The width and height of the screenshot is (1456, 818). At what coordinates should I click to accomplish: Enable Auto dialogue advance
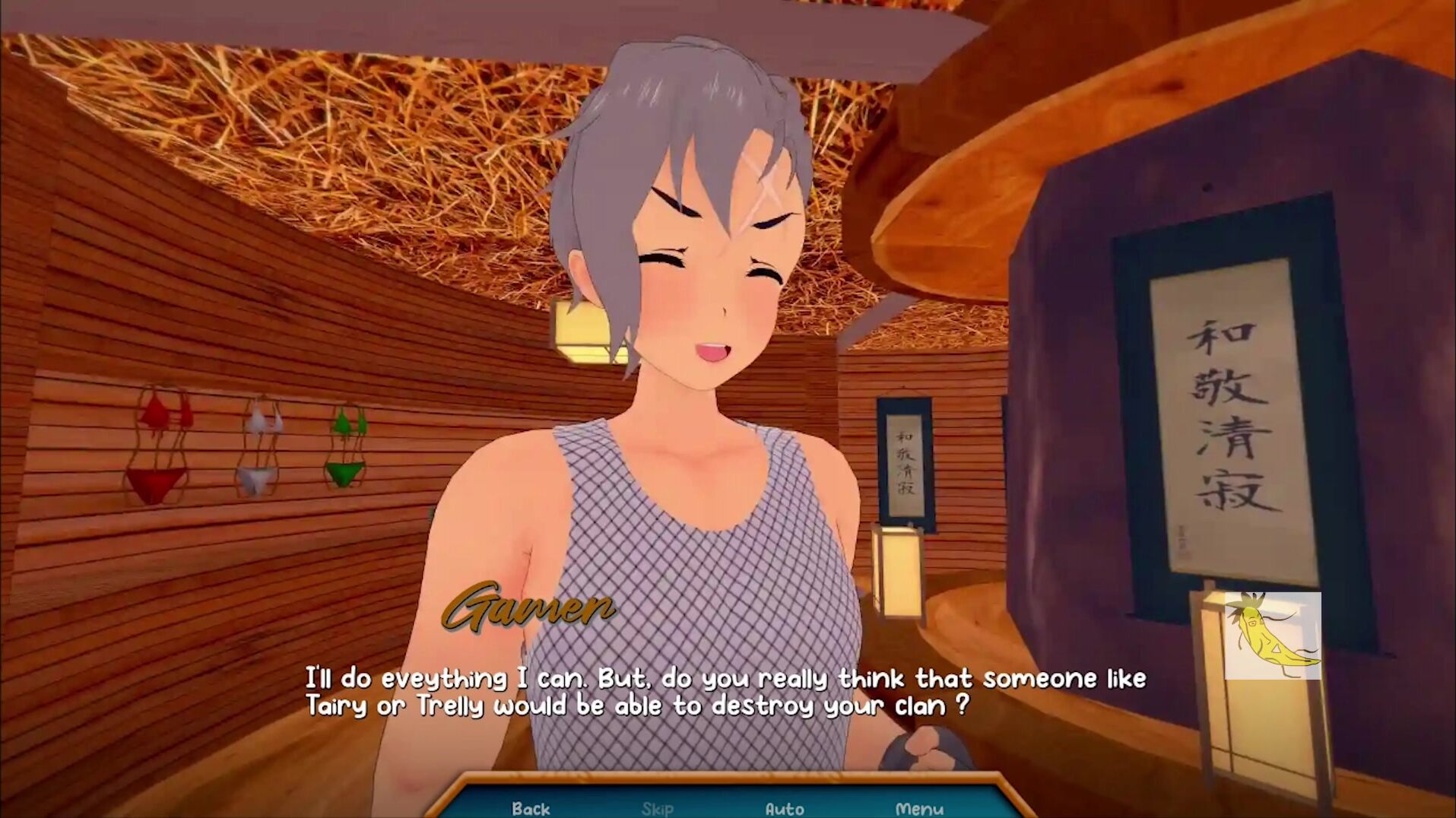point(784,808)
